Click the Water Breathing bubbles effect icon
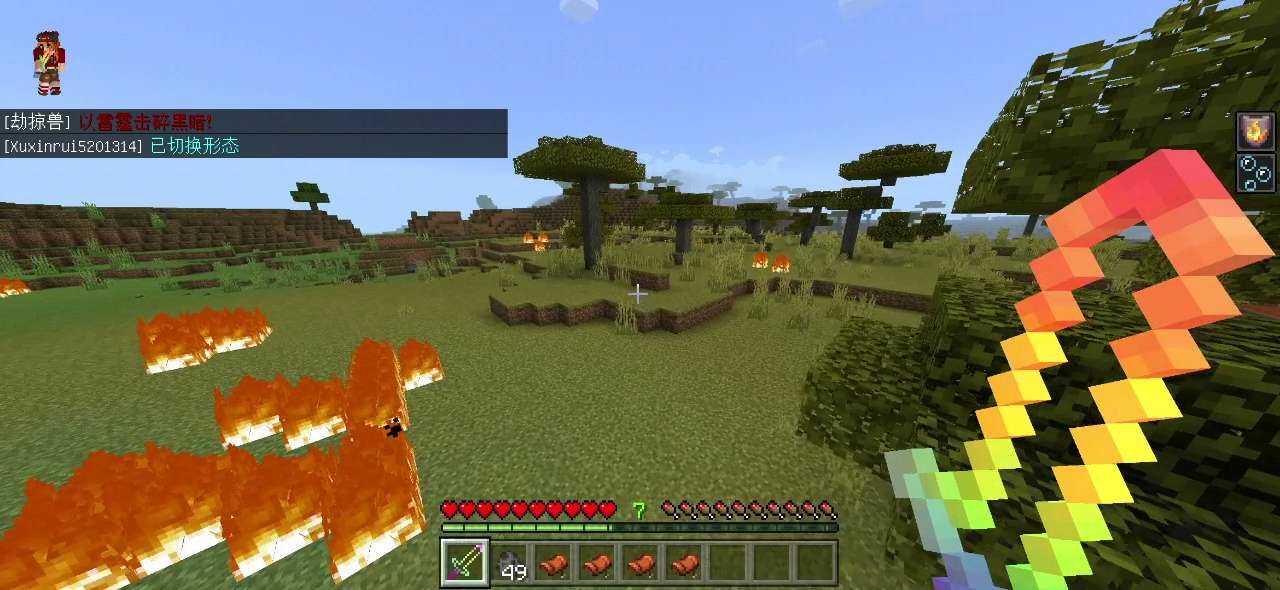This screenshot has height=590, width=1280. click(1255, 172)
